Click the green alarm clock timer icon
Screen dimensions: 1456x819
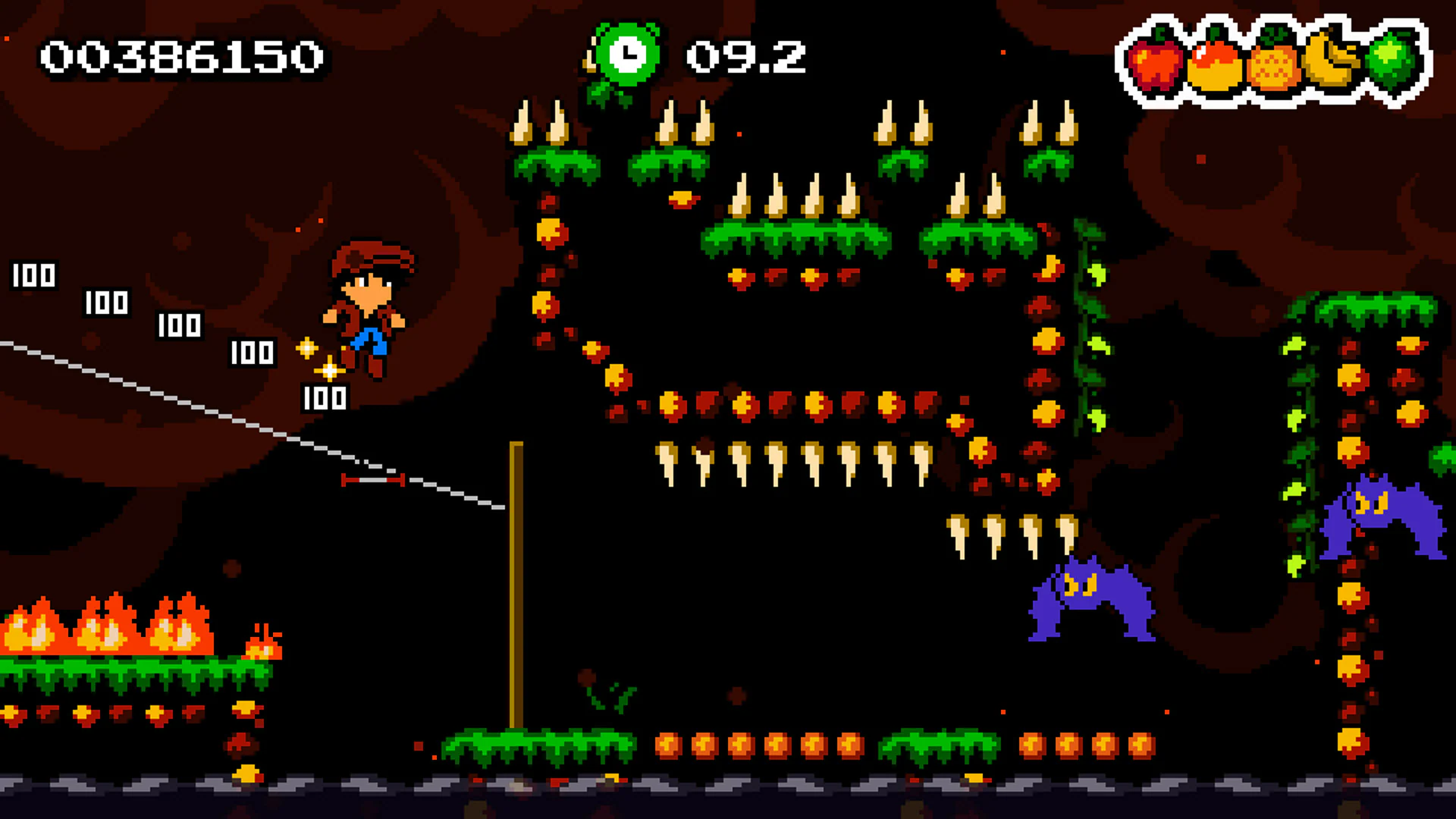pos(629,55)
